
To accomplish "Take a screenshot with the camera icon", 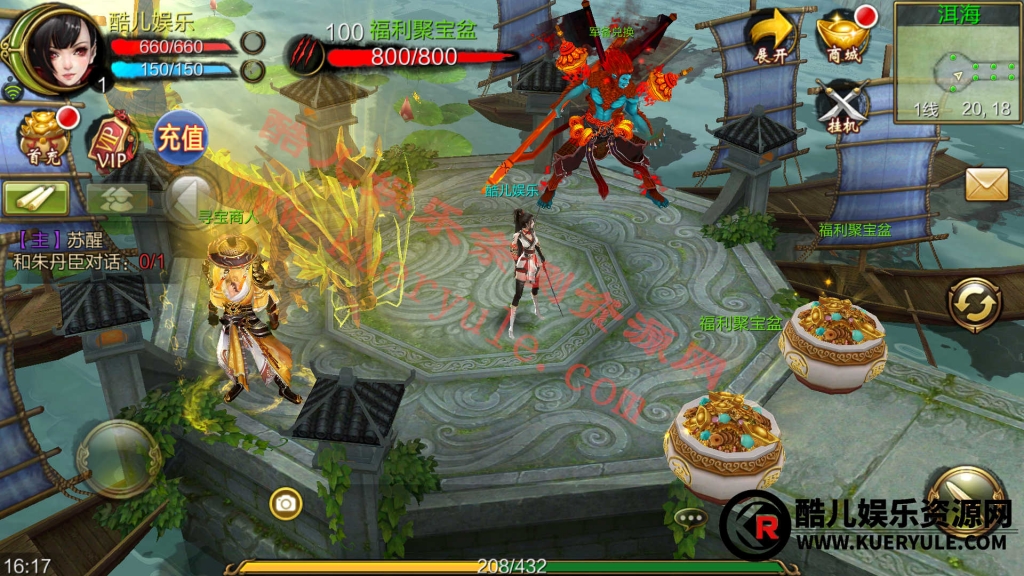I will 286,504.
